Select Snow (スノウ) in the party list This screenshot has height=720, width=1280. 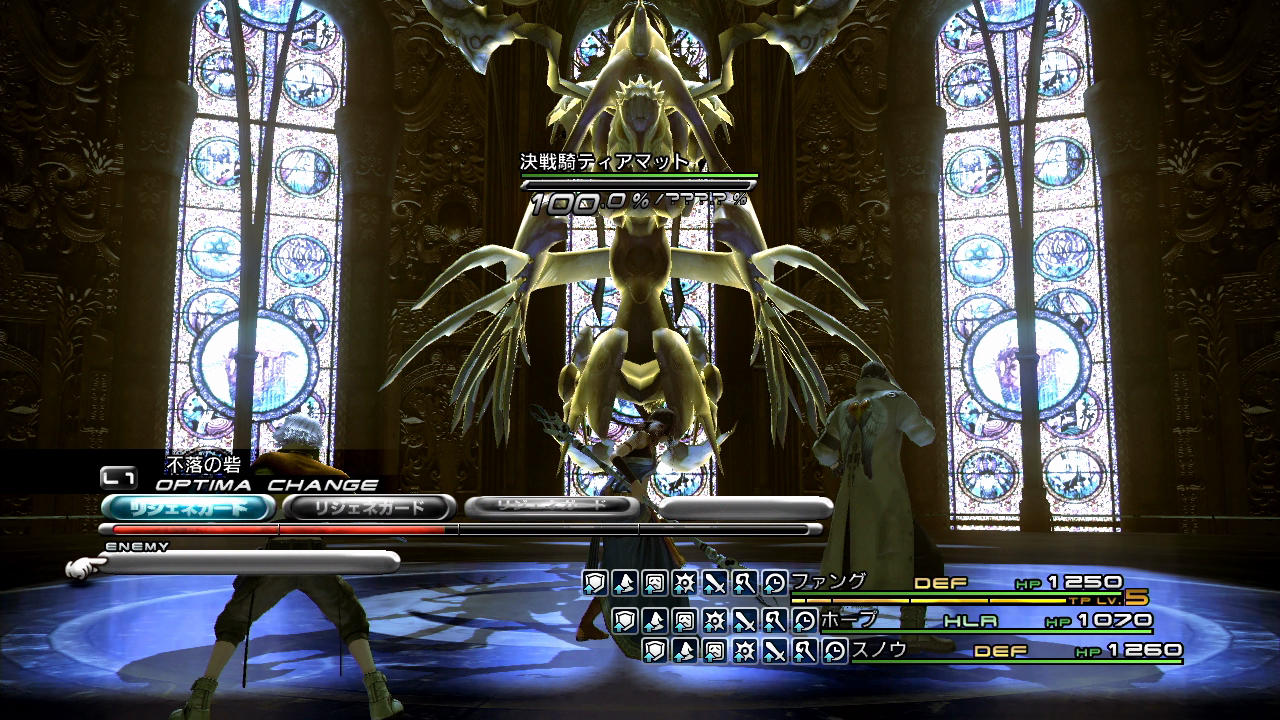879,650
